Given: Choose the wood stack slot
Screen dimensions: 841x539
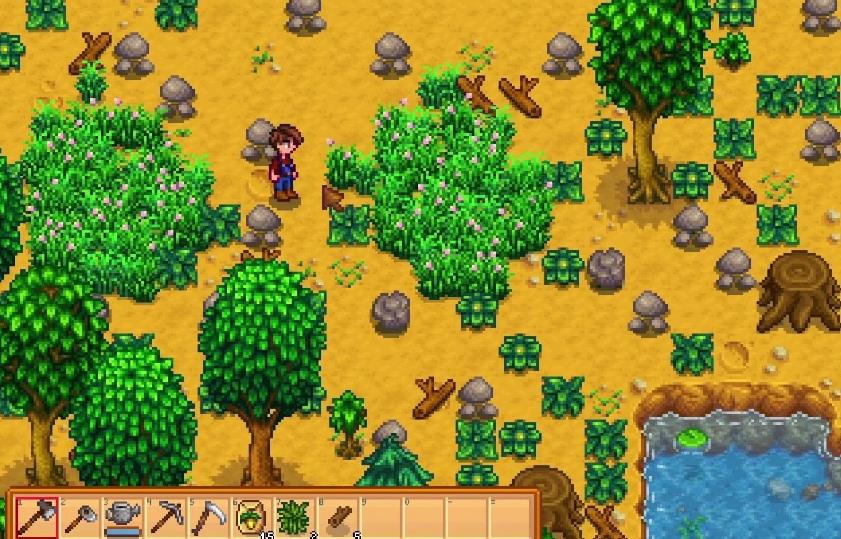Looking at the screenshot, I should (338, 516).
